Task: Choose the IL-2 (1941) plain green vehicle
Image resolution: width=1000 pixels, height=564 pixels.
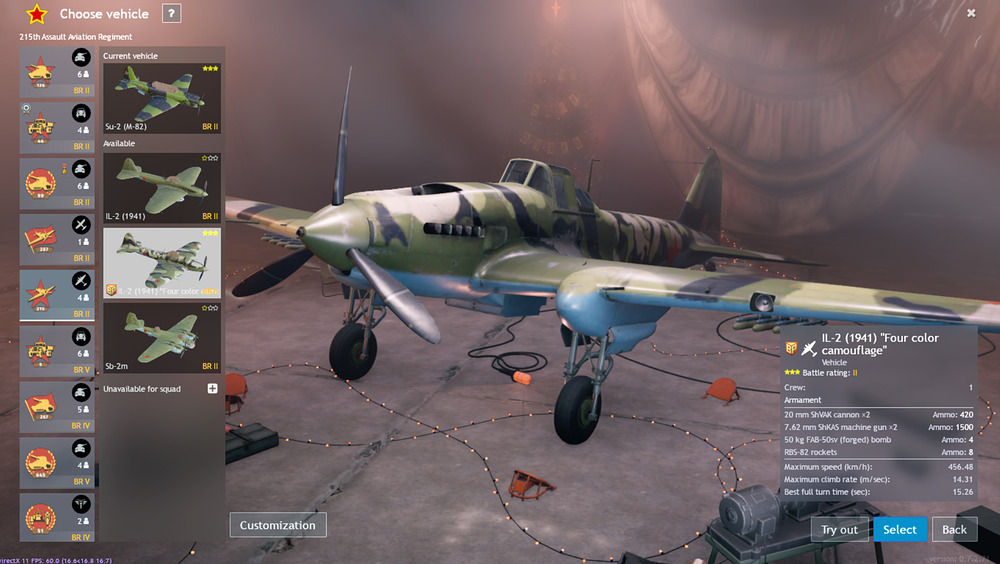Action: coord(162,187)
